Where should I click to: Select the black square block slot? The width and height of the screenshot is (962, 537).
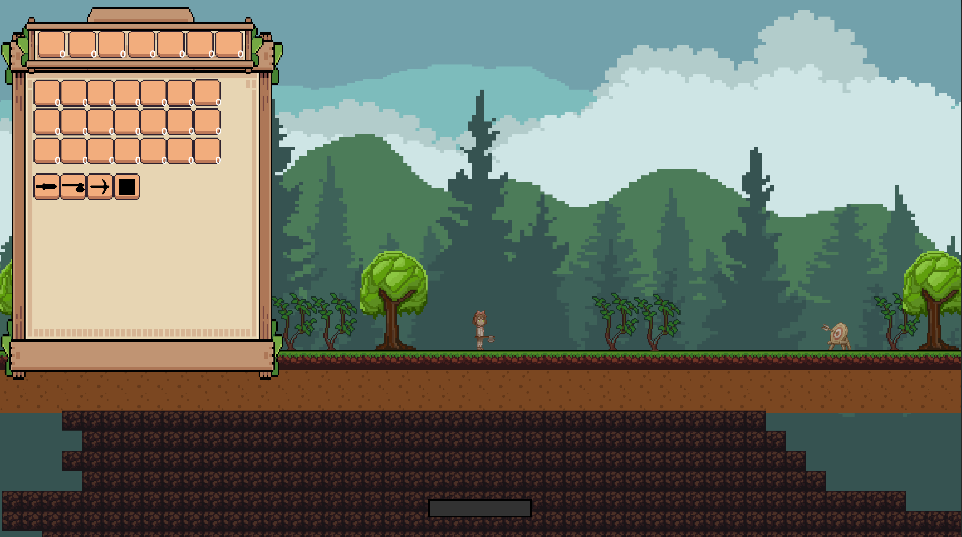pyautogui.click(x=126, y=187)
